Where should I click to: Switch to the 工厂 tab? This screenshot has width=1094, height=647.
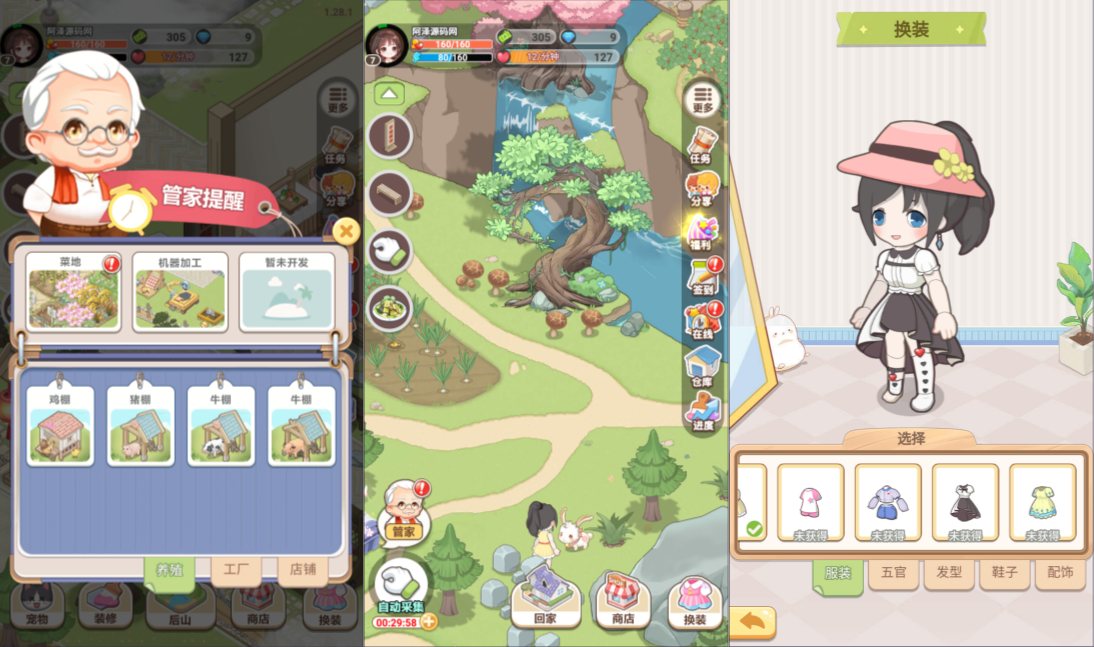[235, 570]
